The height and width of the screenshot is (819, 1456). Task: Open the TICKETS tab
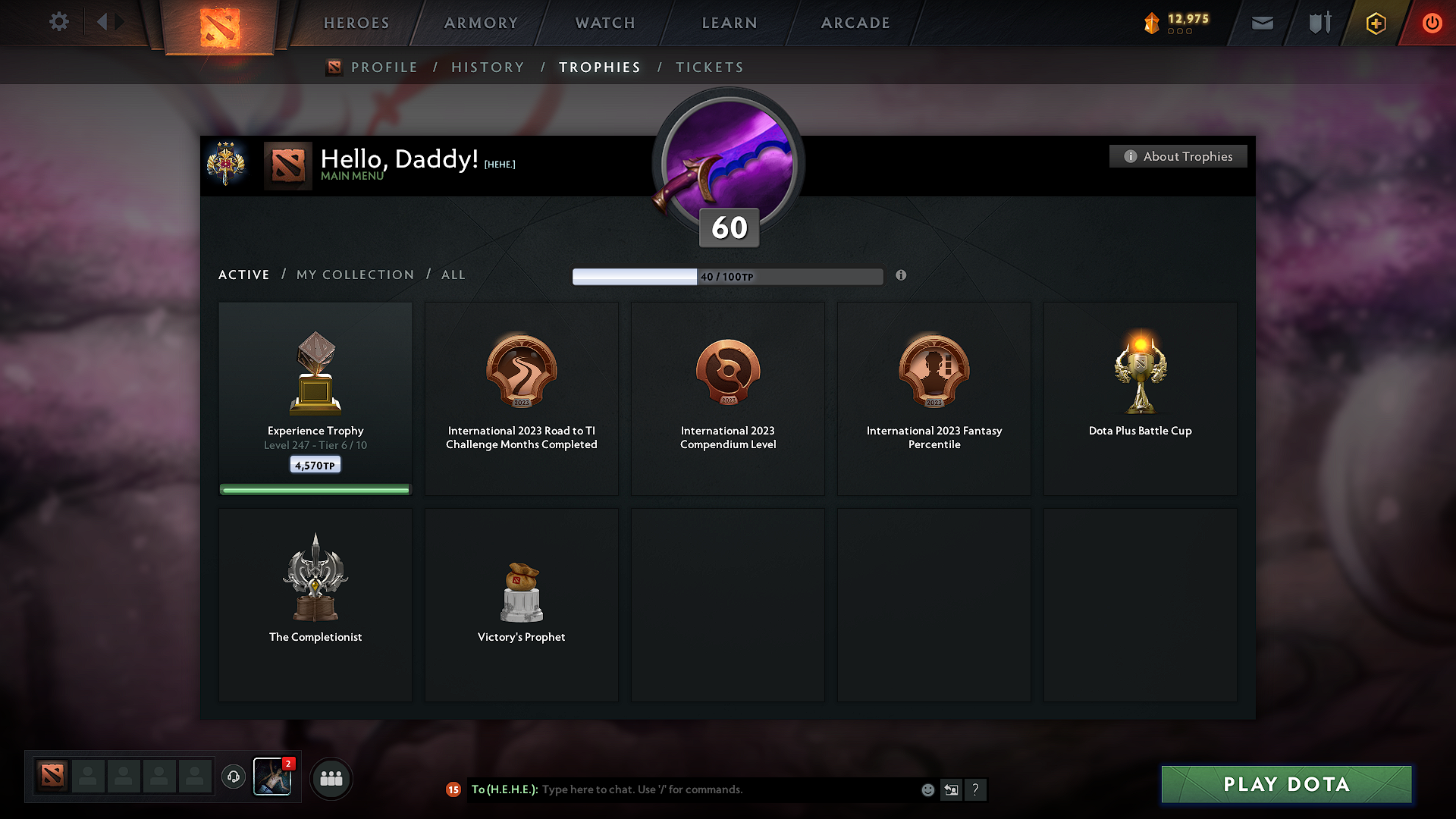pyautogui.click(x=709, y=67)
